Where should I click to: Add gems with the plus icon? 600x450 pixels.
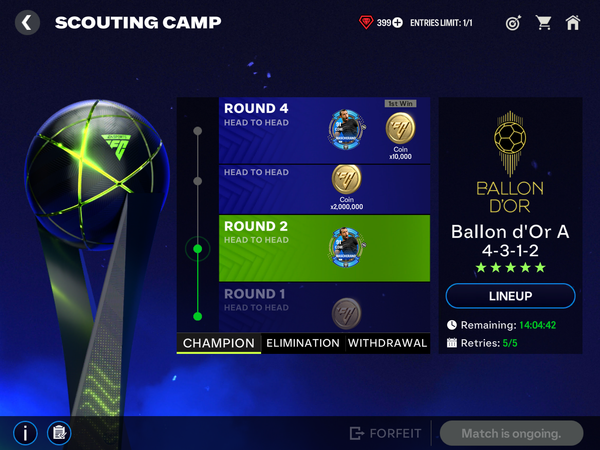click(398, 22)
